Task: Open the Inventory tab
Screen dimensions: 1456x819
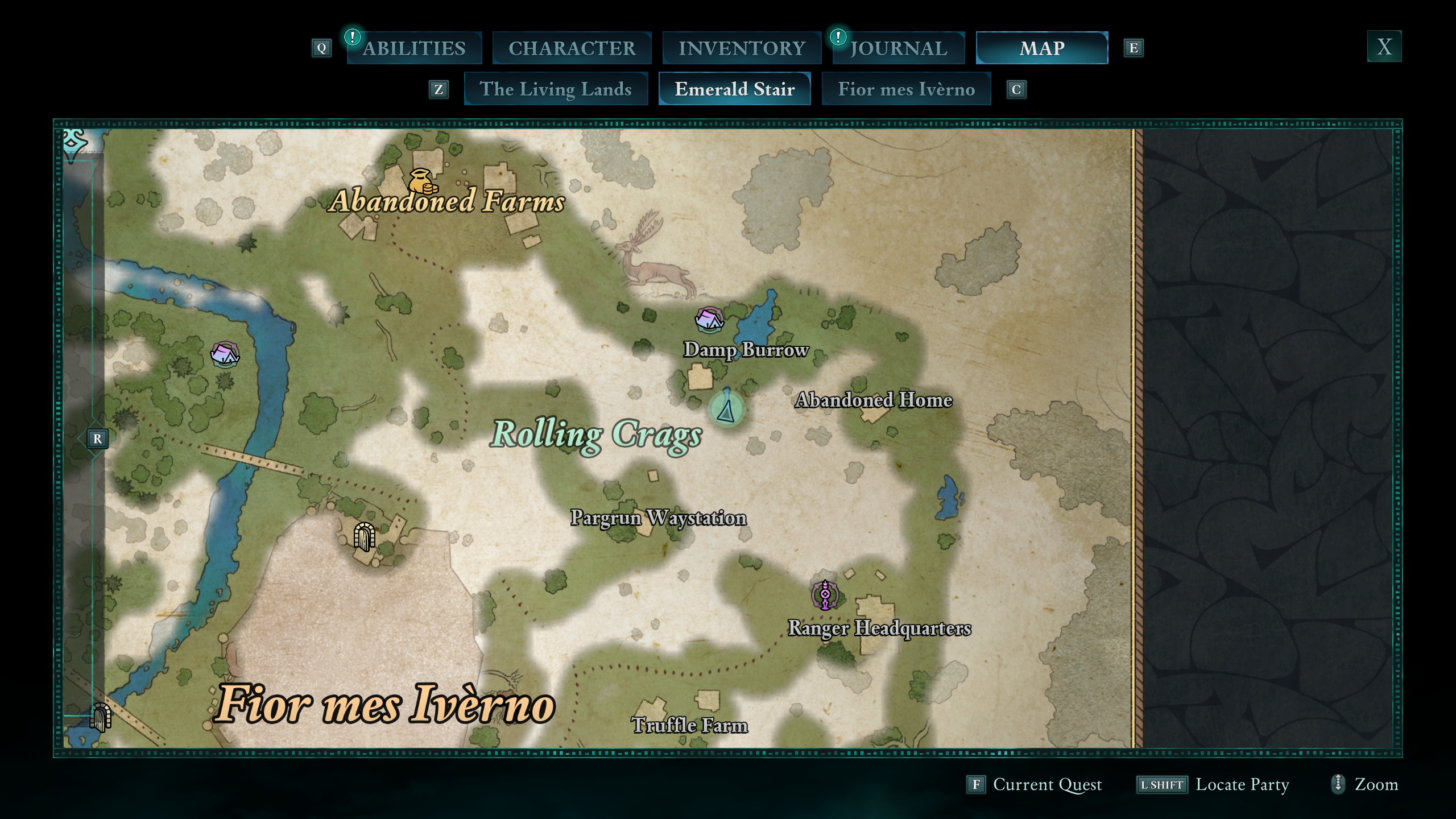Action: point(742,48)
